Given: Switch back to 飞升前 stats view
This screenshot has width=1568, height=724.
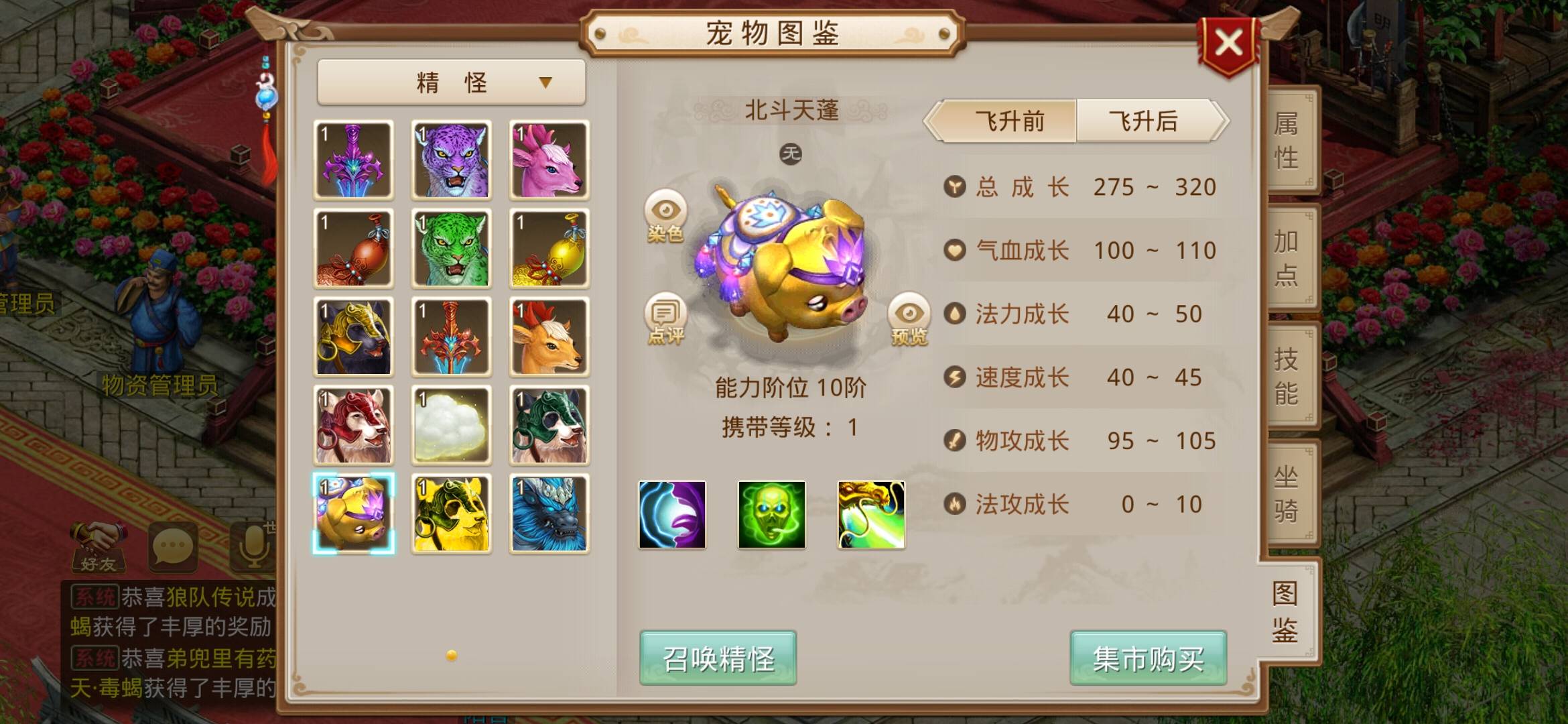Looking at the screenshot, I should 1008,122.
